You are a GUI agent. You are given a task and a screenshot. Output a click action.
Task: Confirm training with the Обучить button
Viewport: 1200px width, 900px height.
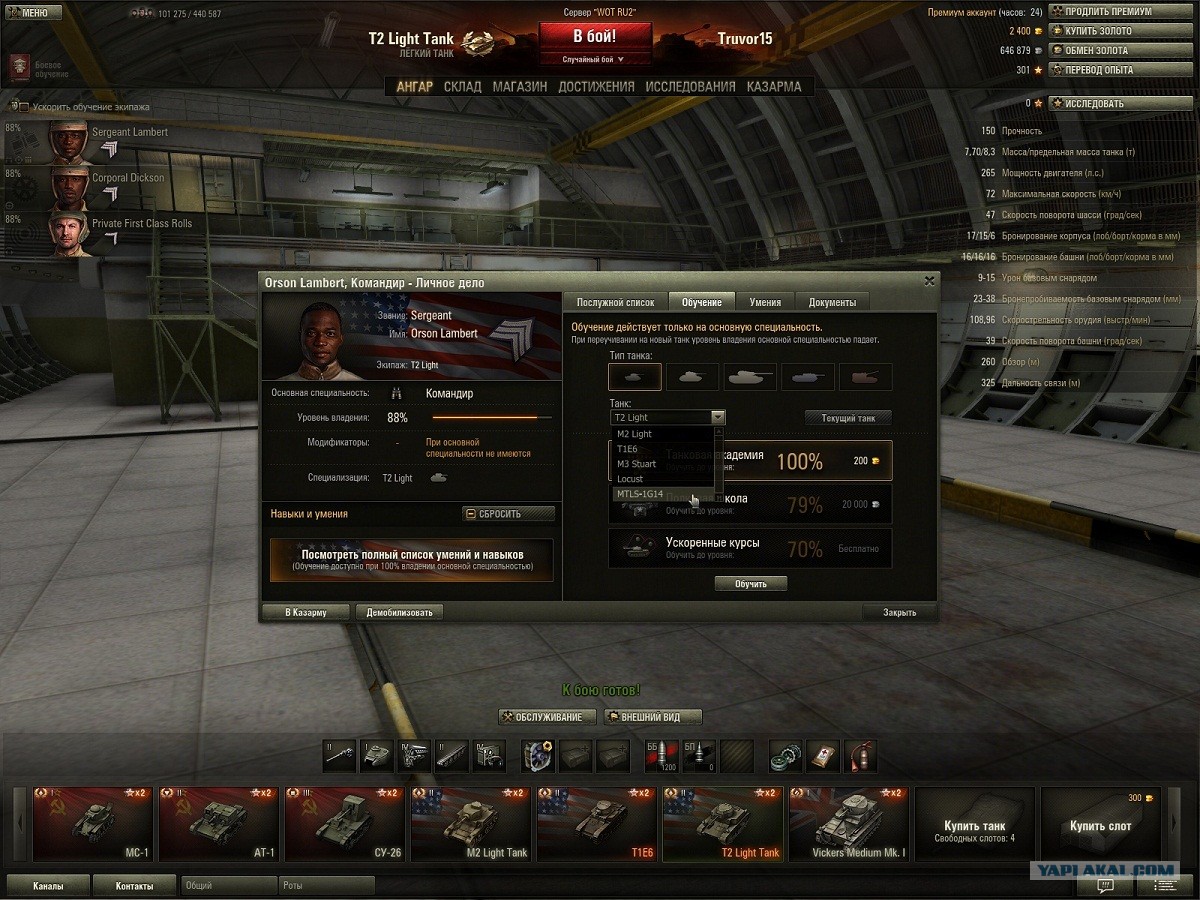[x=750, y=583]
